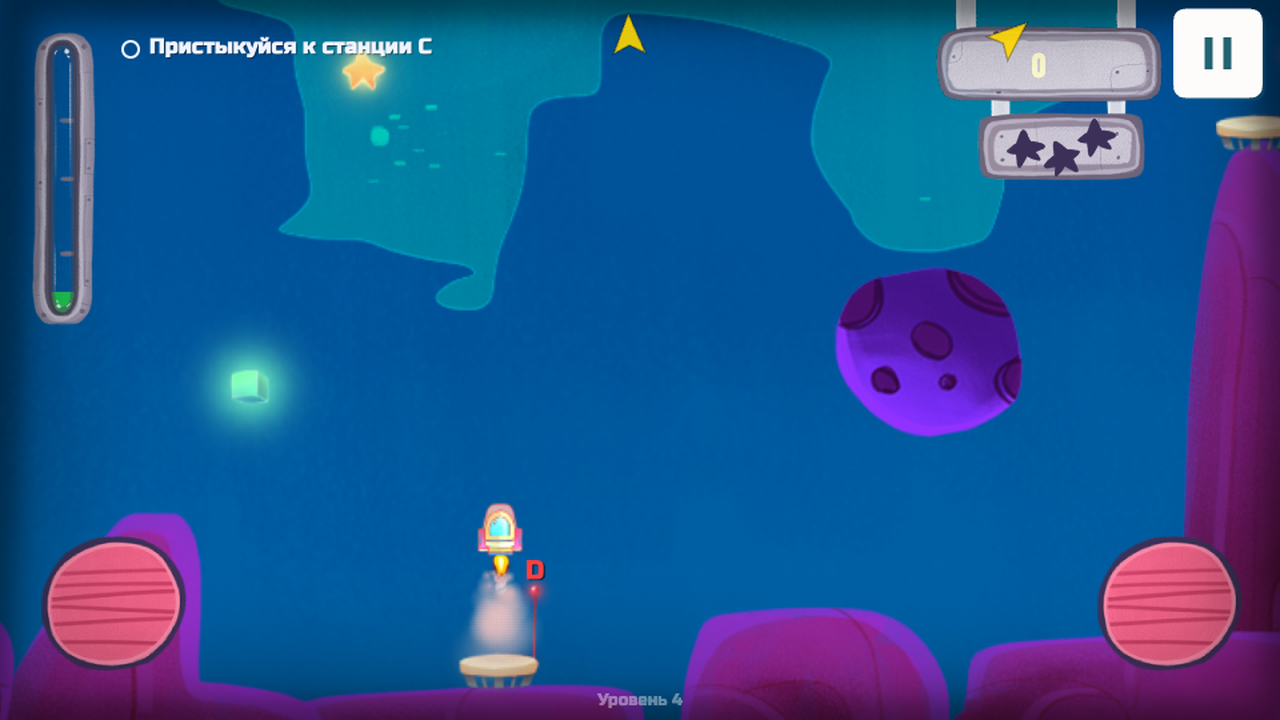Collect the yellow star near the objective text
Viewport: 1280px width, 720px height.
pyautogui.click(x=364, y=73)
